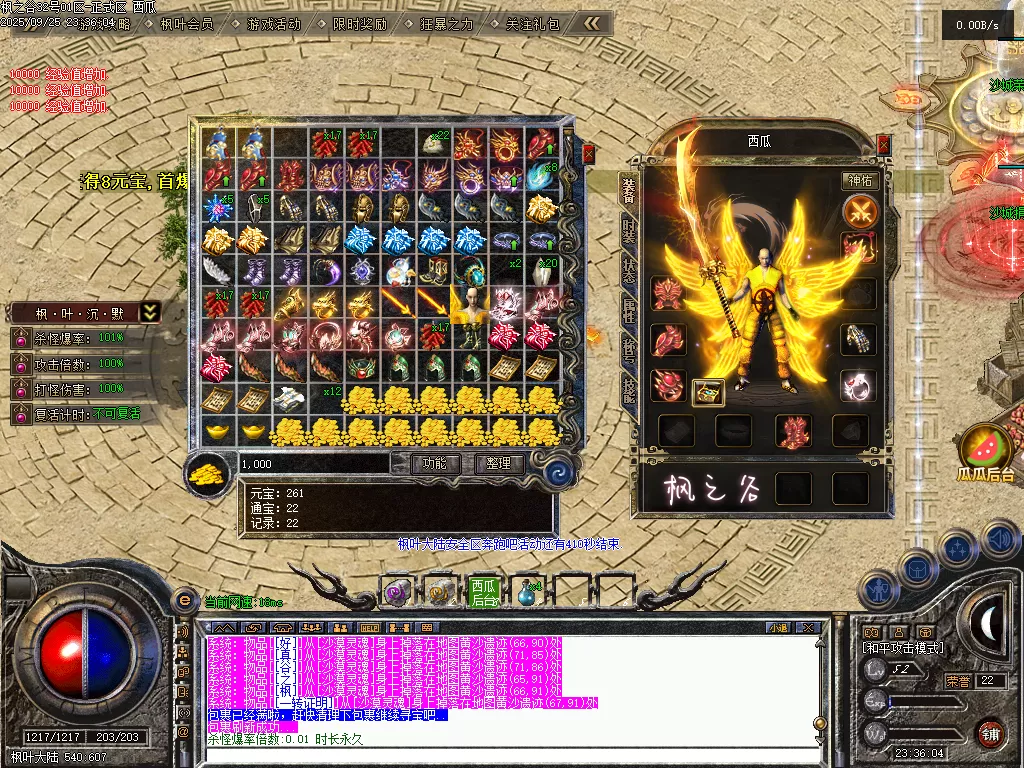The image size is (1024, 768).
Task: Click the chat text input field
Action: click(500, 755)
